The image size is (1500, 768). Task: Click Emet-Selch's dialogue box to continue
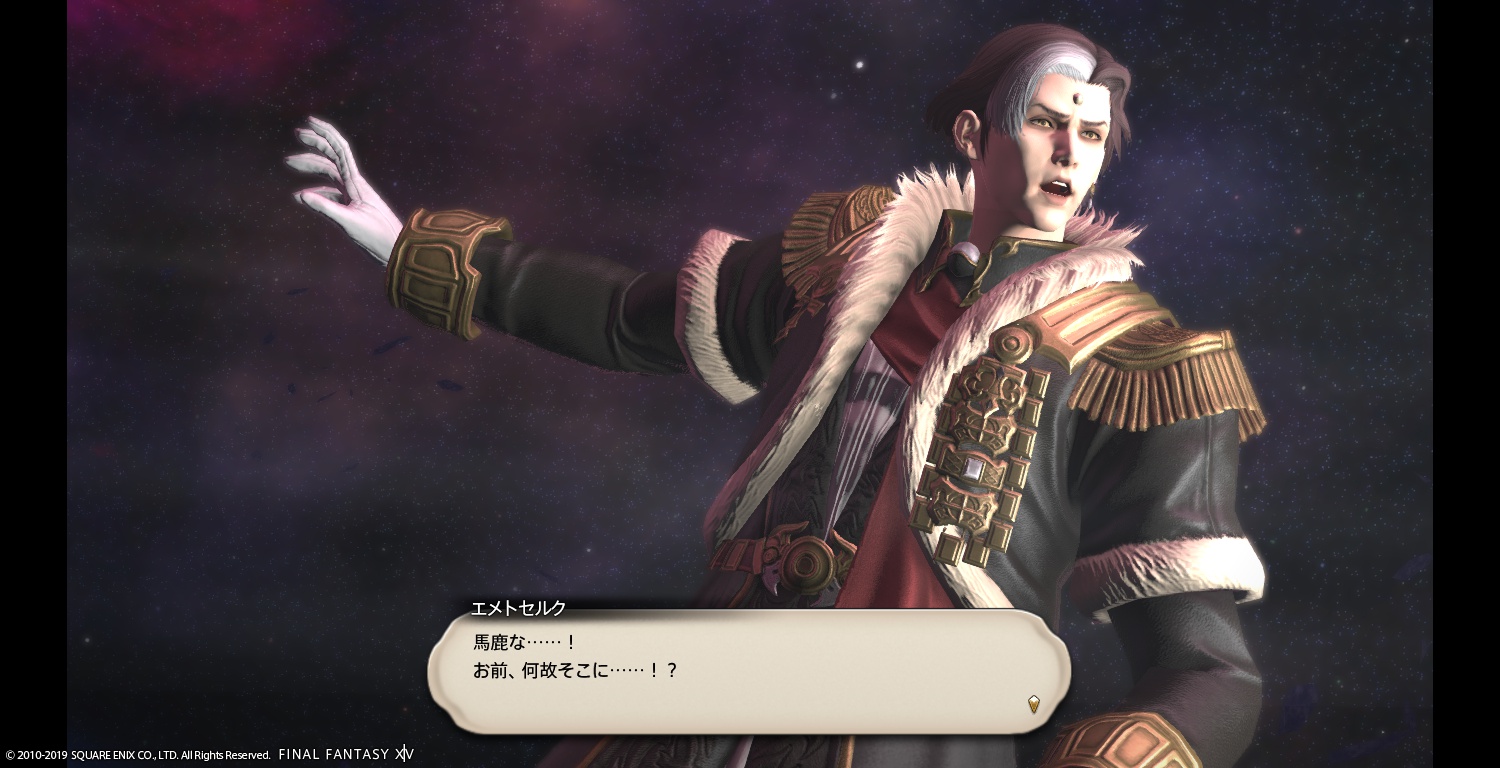pyautogui.click(x=748, y=670)
